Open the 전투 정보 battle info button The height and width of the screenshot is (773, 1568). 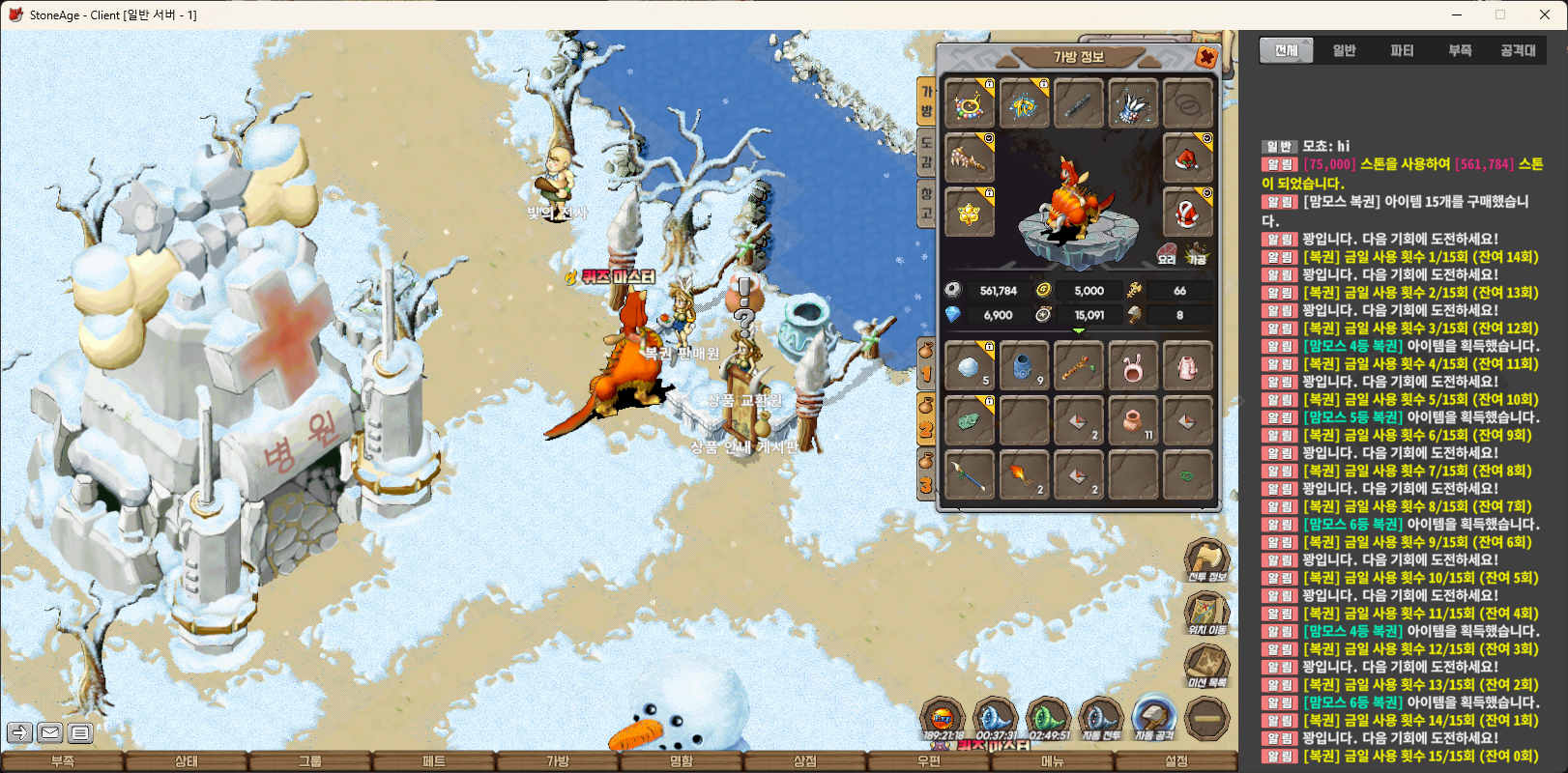(x=1206, y=561)
